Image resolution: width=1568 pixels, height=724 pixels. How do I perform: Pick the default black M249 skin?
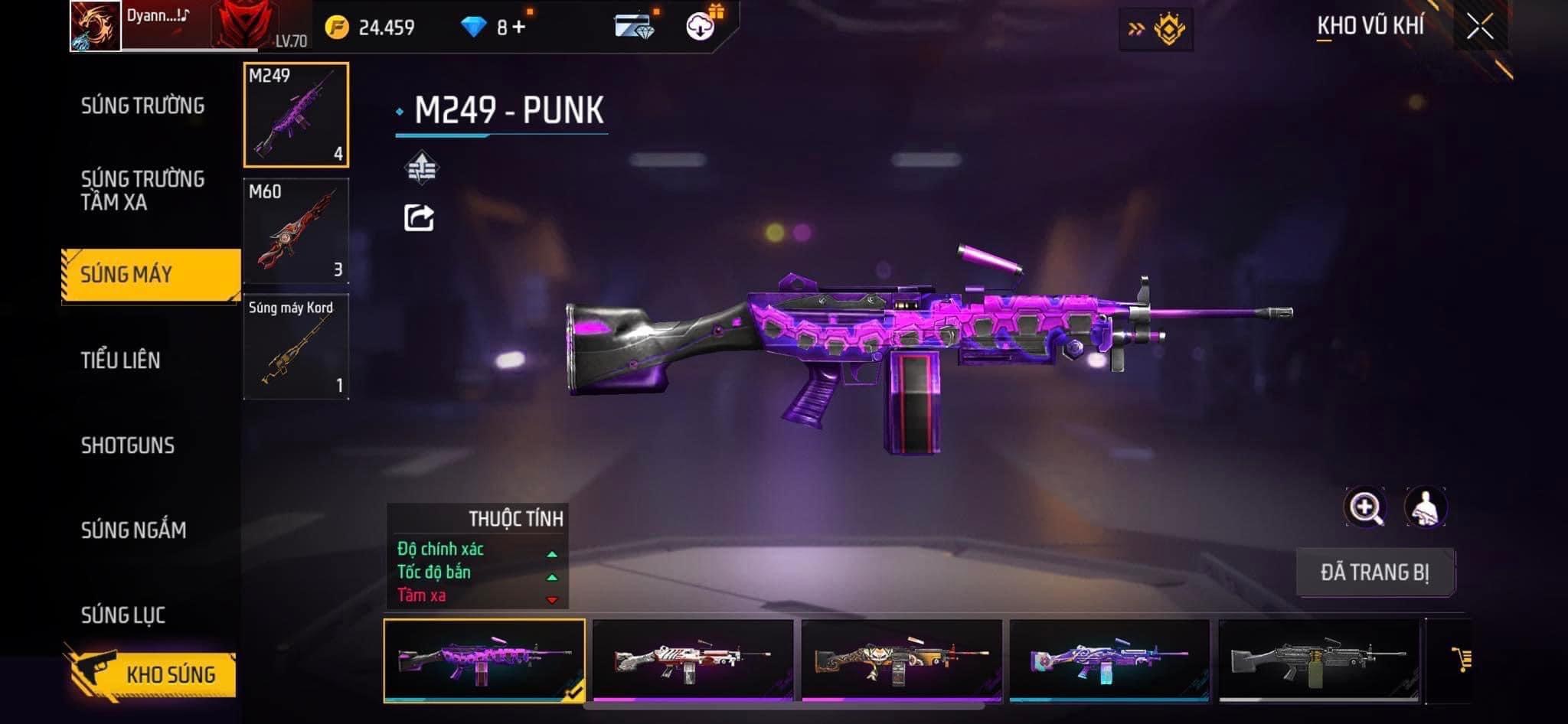1318,659
